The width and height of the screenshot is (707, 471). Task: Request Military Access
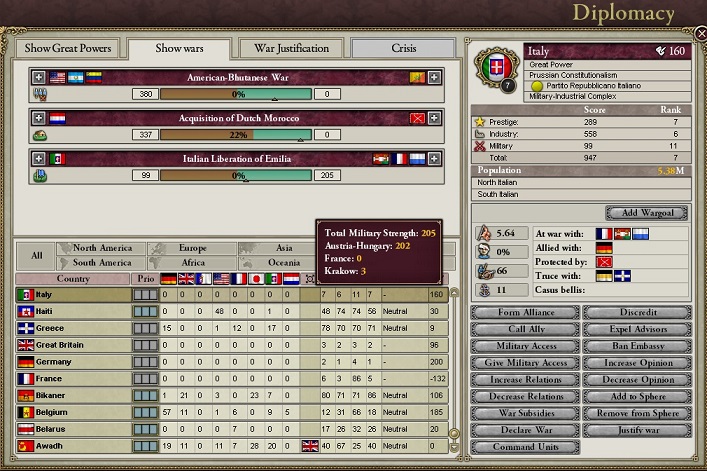(525, 346)
